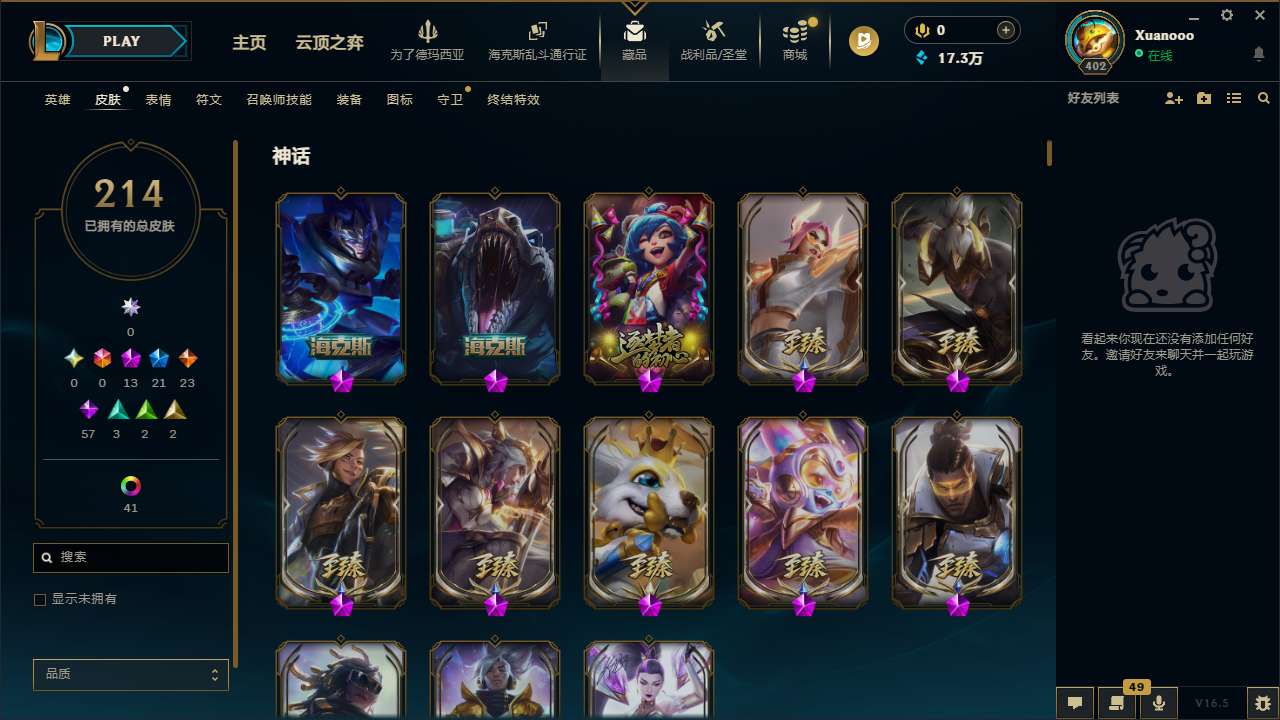
Task: Toggle the notification bell under the summoner name
Action: (x=1257, y=53)
